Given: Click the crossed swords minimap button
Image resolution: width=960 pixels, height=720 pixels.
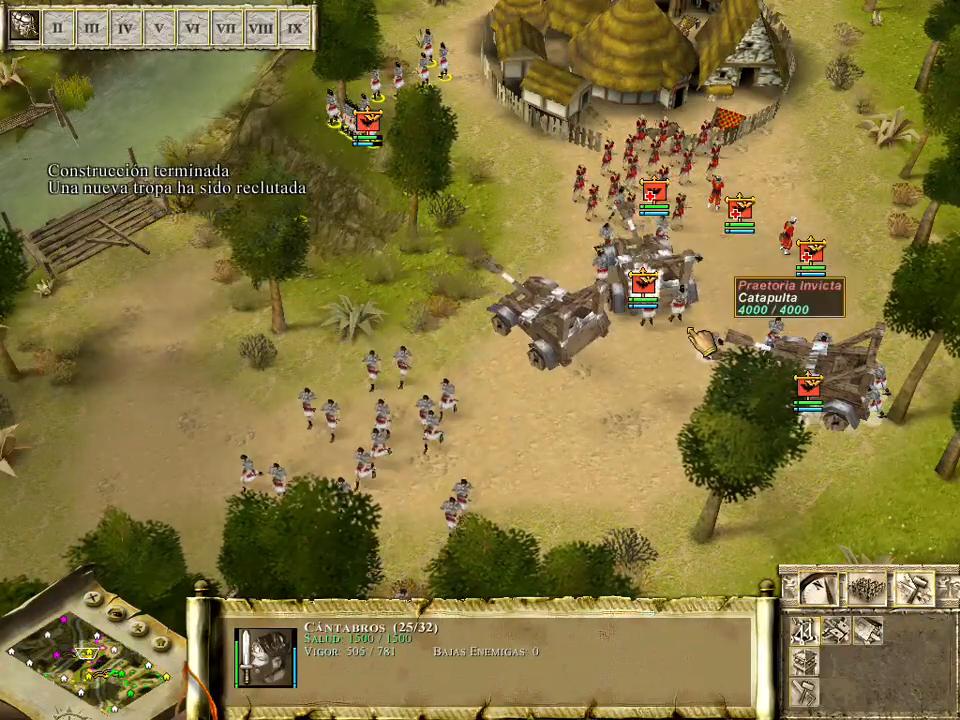Looking at the screenshot, I should pyautogui.click(x=93, y=600).
